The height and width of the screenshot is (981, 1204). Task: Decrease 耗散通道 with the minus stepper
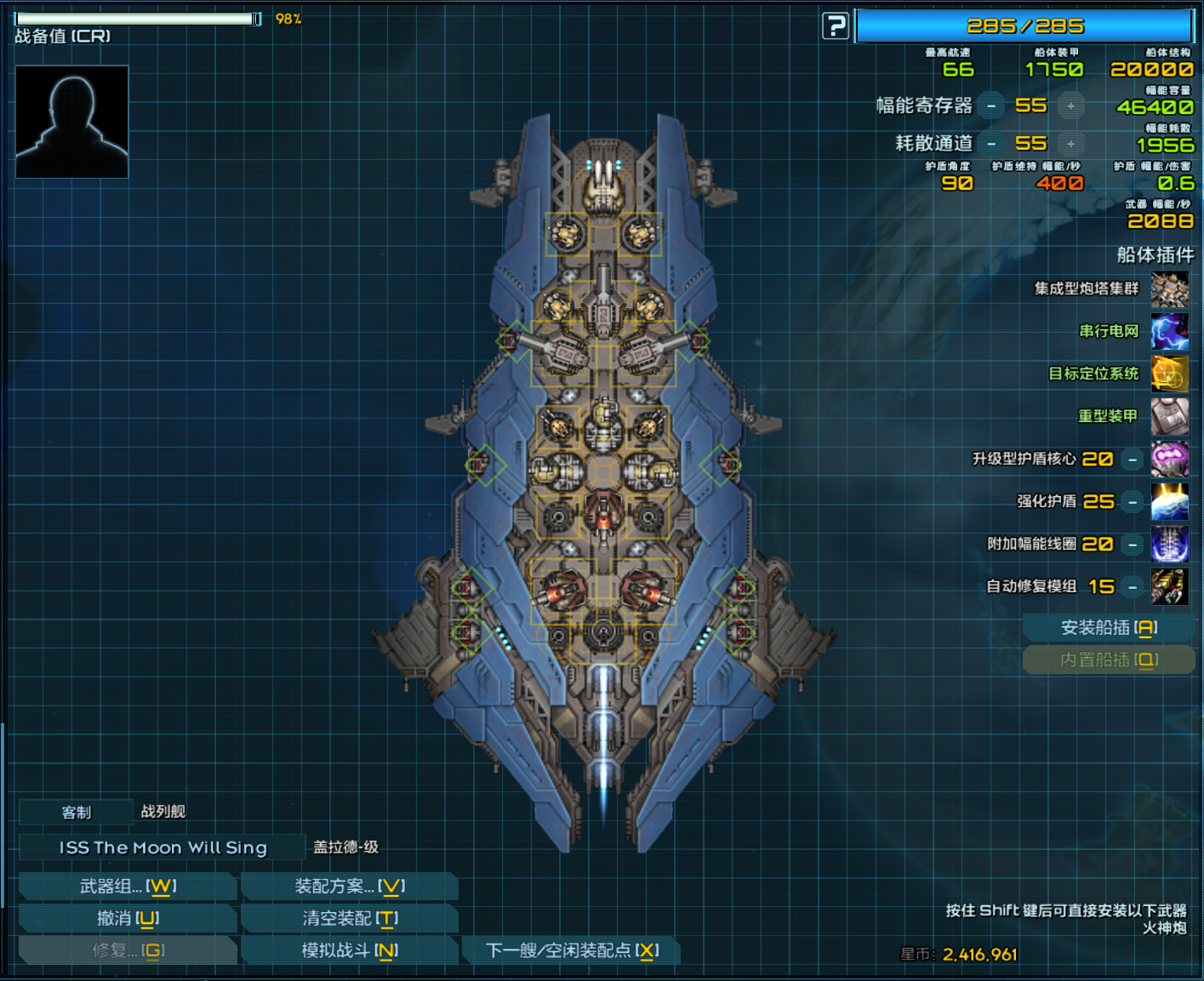coord(991,143)
